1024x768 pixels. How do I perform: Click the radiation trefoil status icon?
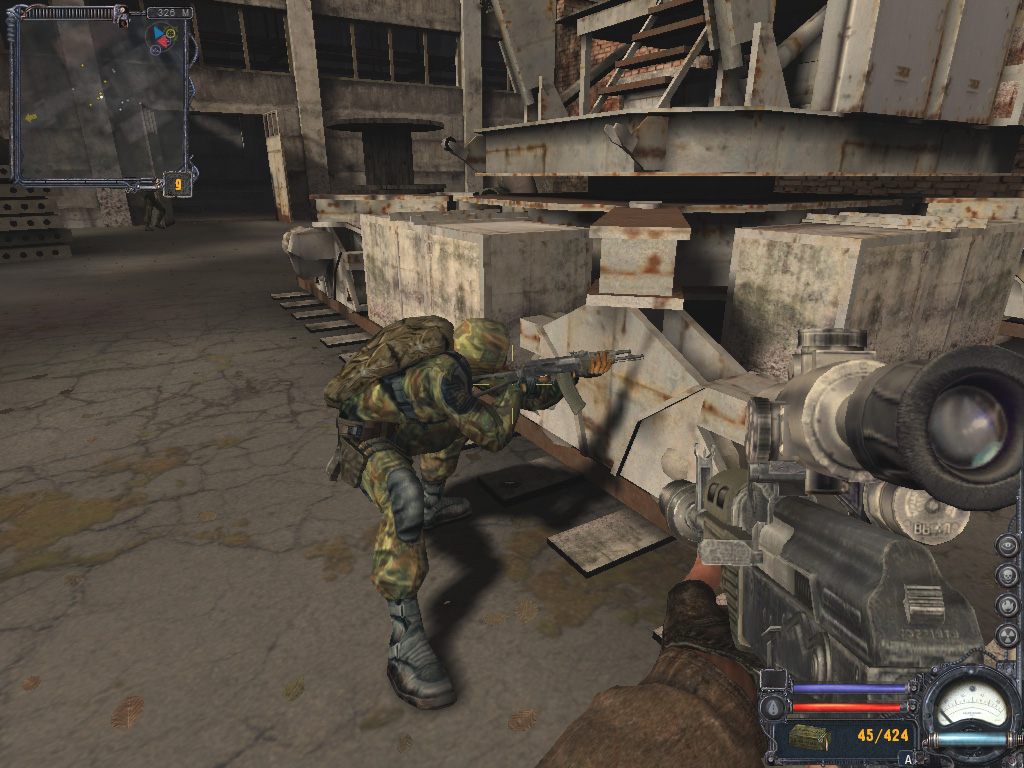pyautogui.click(x=1008, y=636)
